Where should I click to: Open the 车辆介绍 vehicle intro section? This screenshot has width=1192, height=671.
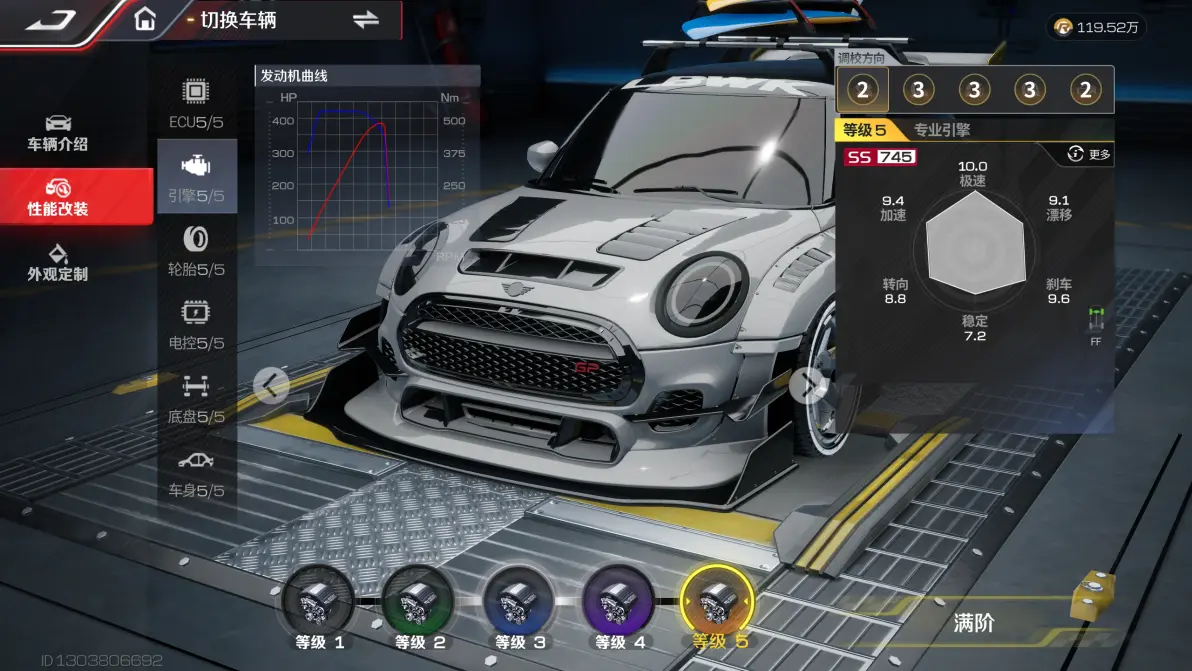pyautogui.click(x=58, y=132)
